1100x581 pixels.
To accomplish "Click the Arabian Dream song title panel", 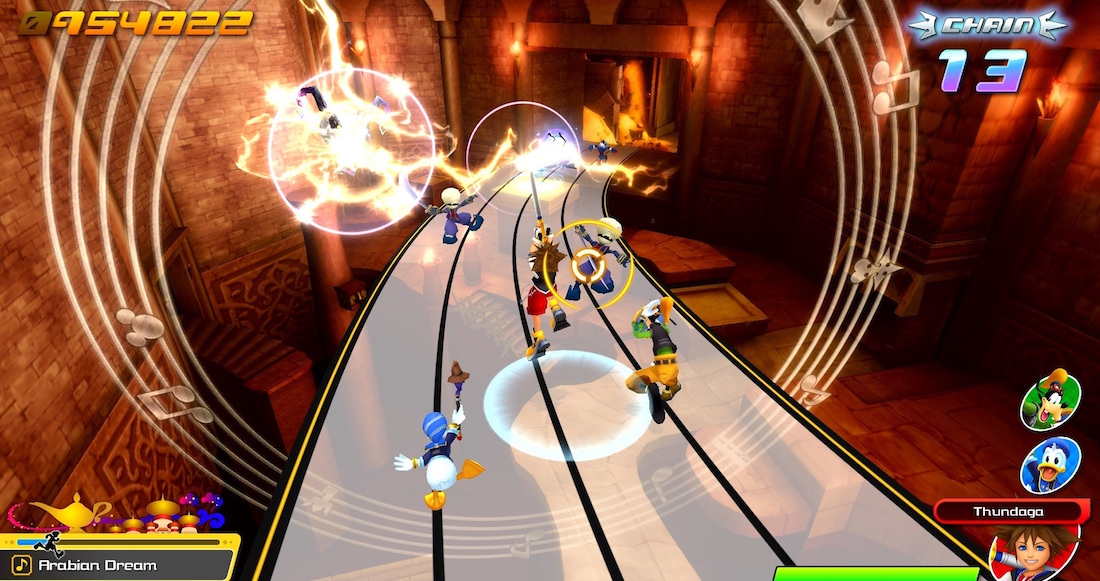I will [x=118, y=565].
